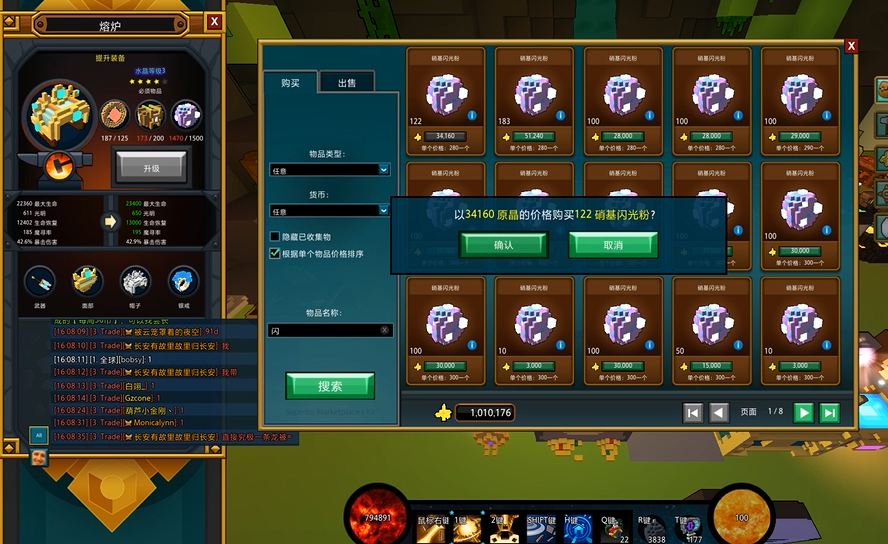Click the 升级 upgrade button
888x544 pixels.
(x=149, y=168)
